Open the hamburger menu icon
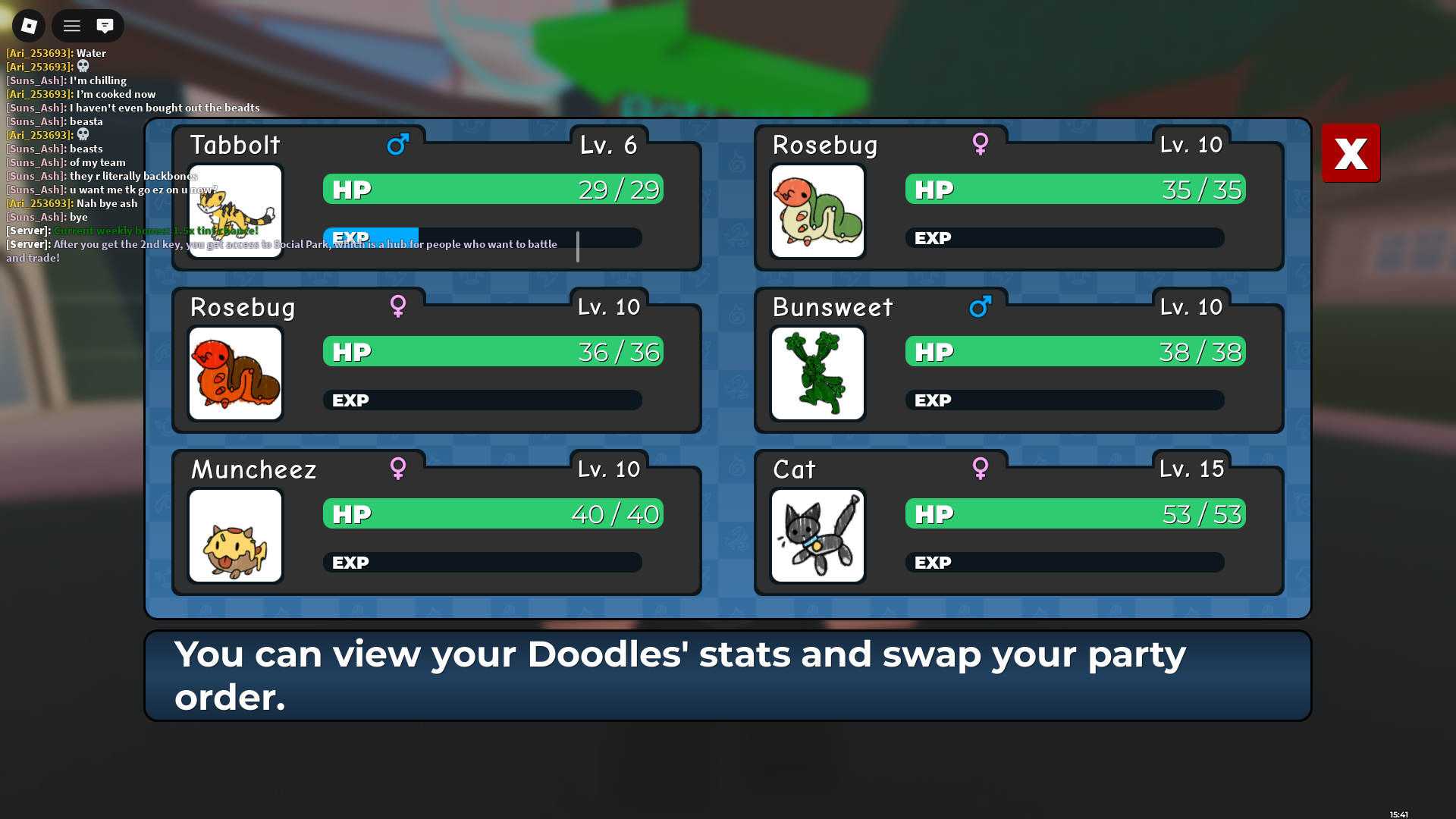 pyautogui.click(x=71, y=25)
